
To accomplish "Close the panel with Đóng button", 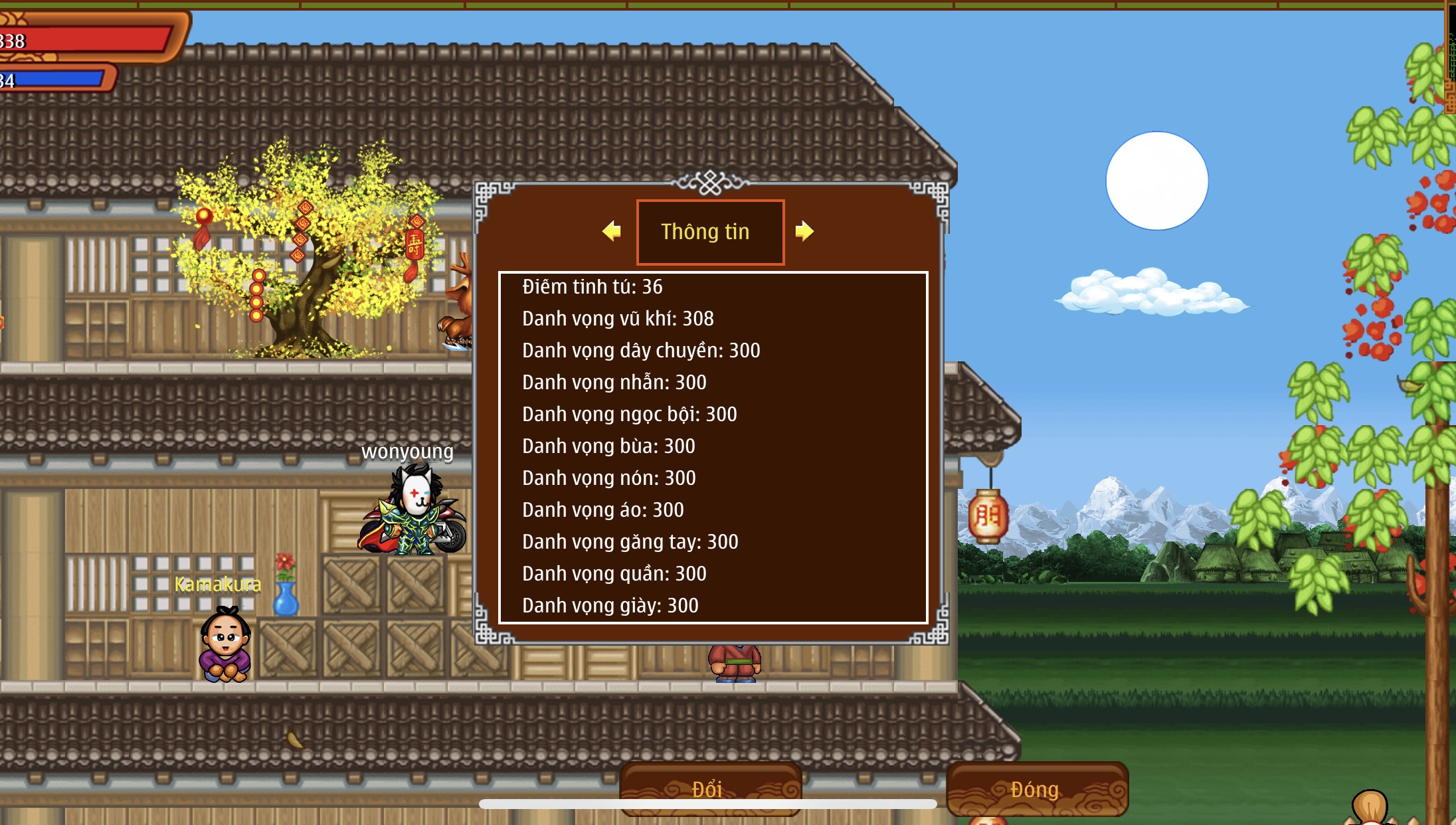I will (x=1036, y=788).
